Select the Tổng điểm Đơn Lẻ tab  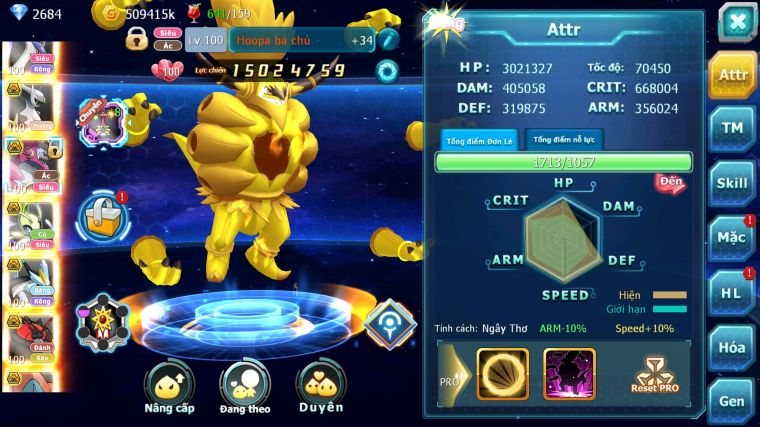480,140
